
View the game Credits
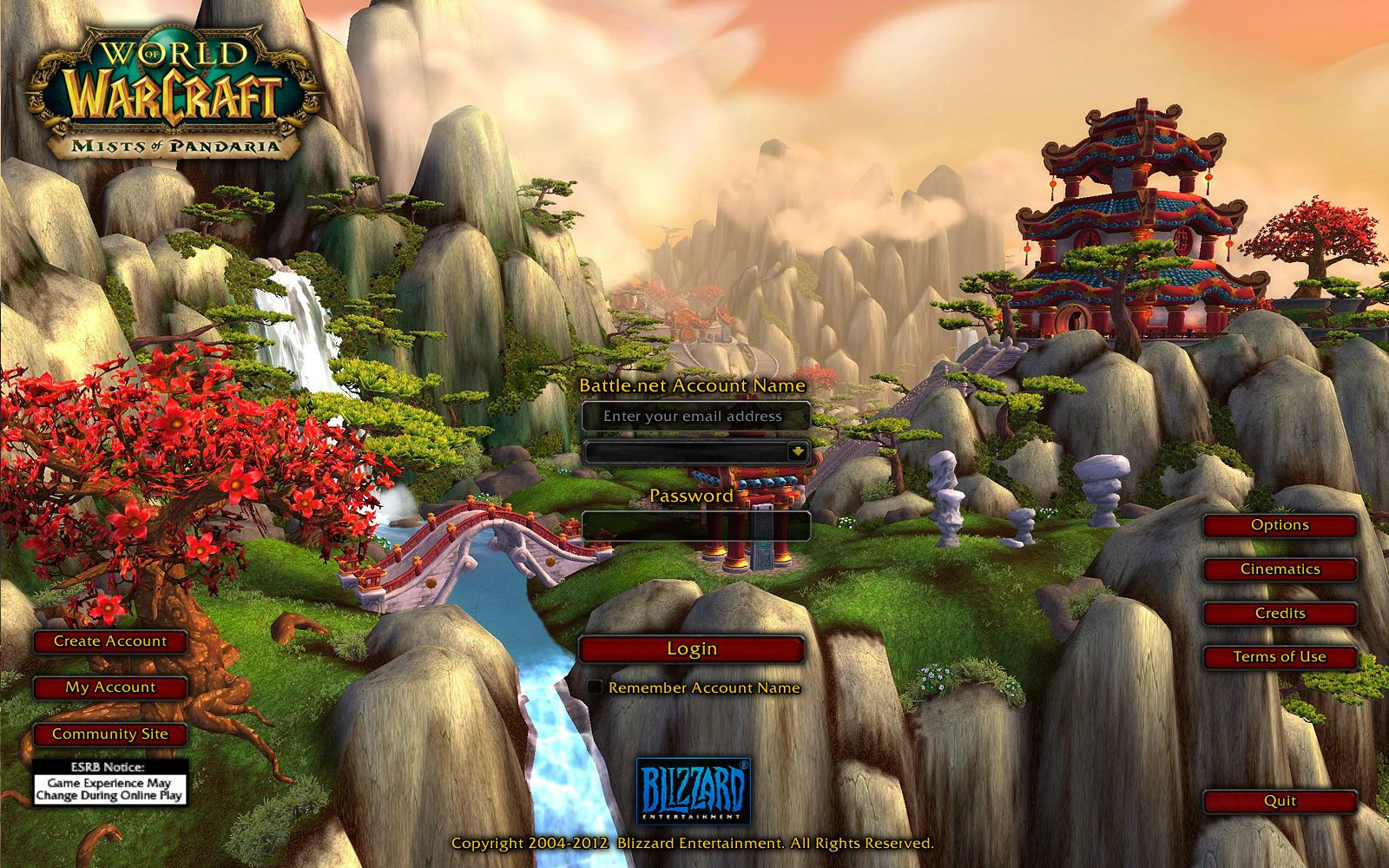[x=1280, y=614]
